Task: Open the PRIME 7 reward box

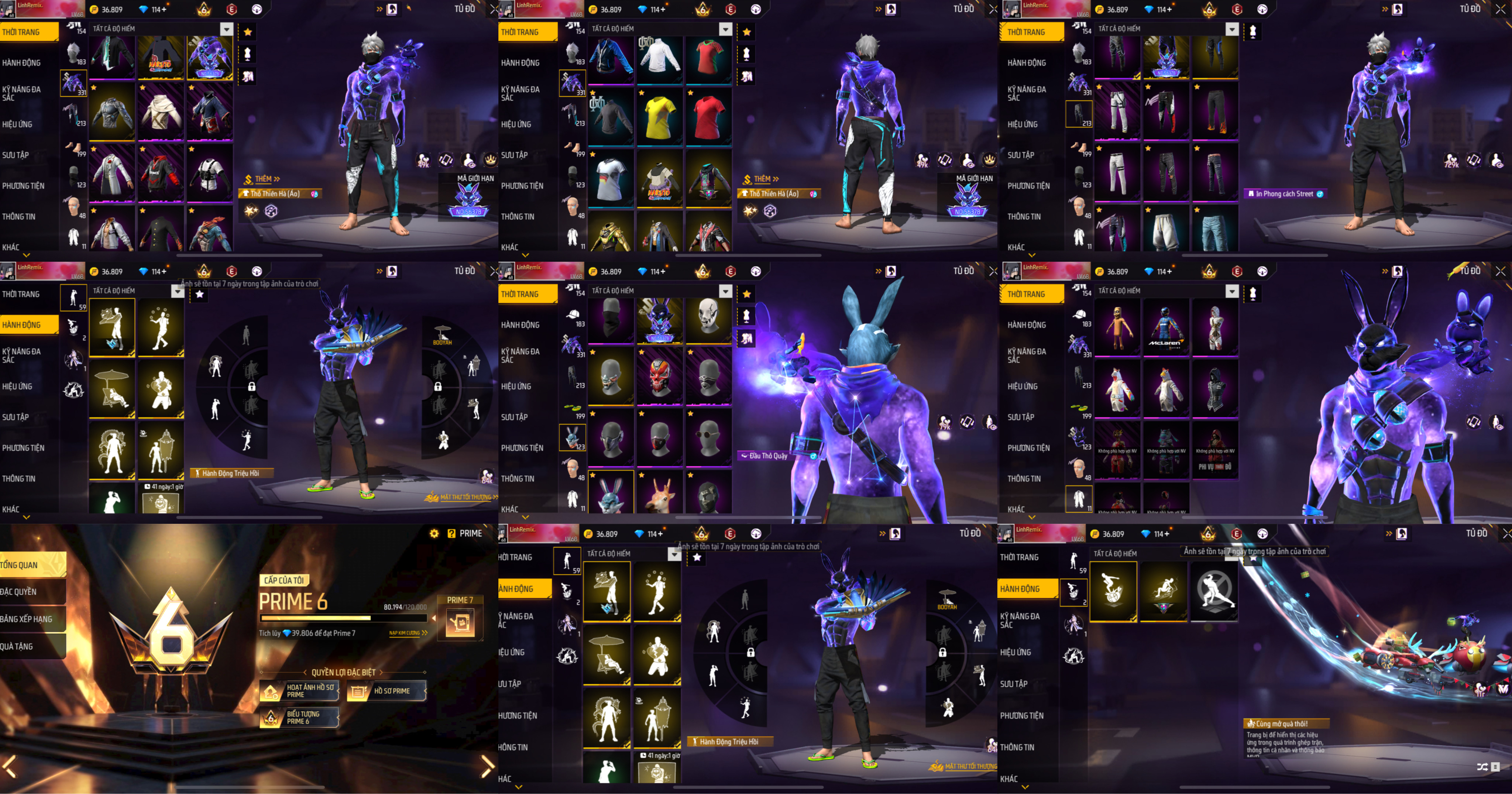Action: pyautogui.click(x=460, y=622)
